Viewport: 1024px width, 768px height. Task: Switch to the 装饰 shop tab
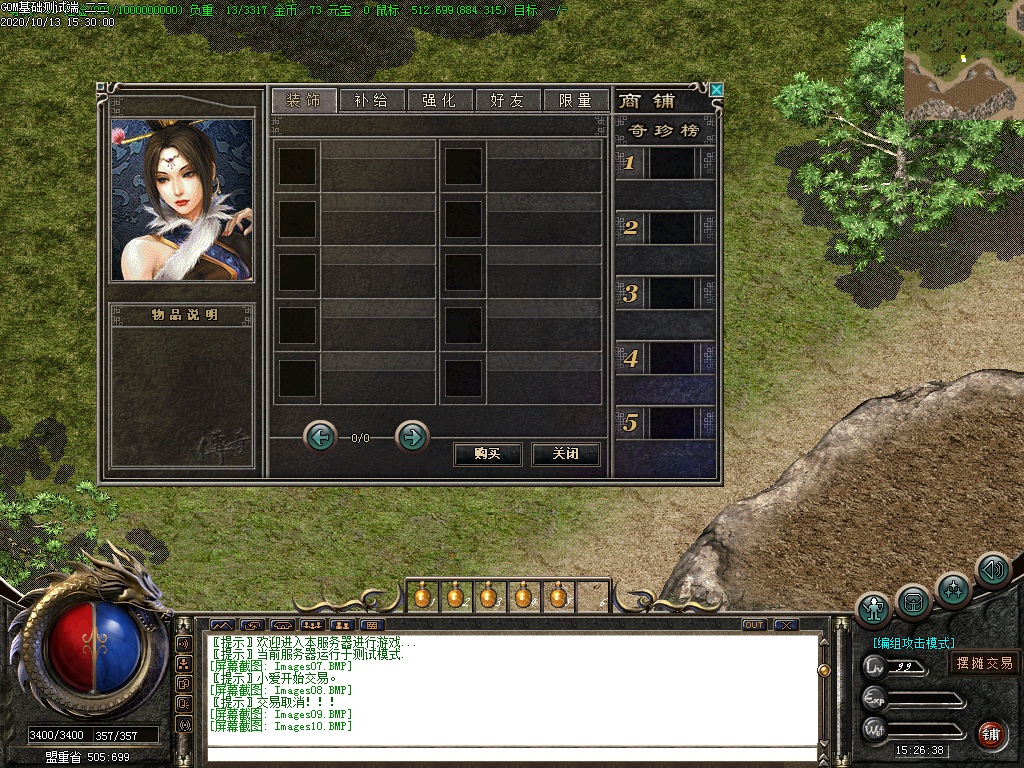(x=302, y=100)
